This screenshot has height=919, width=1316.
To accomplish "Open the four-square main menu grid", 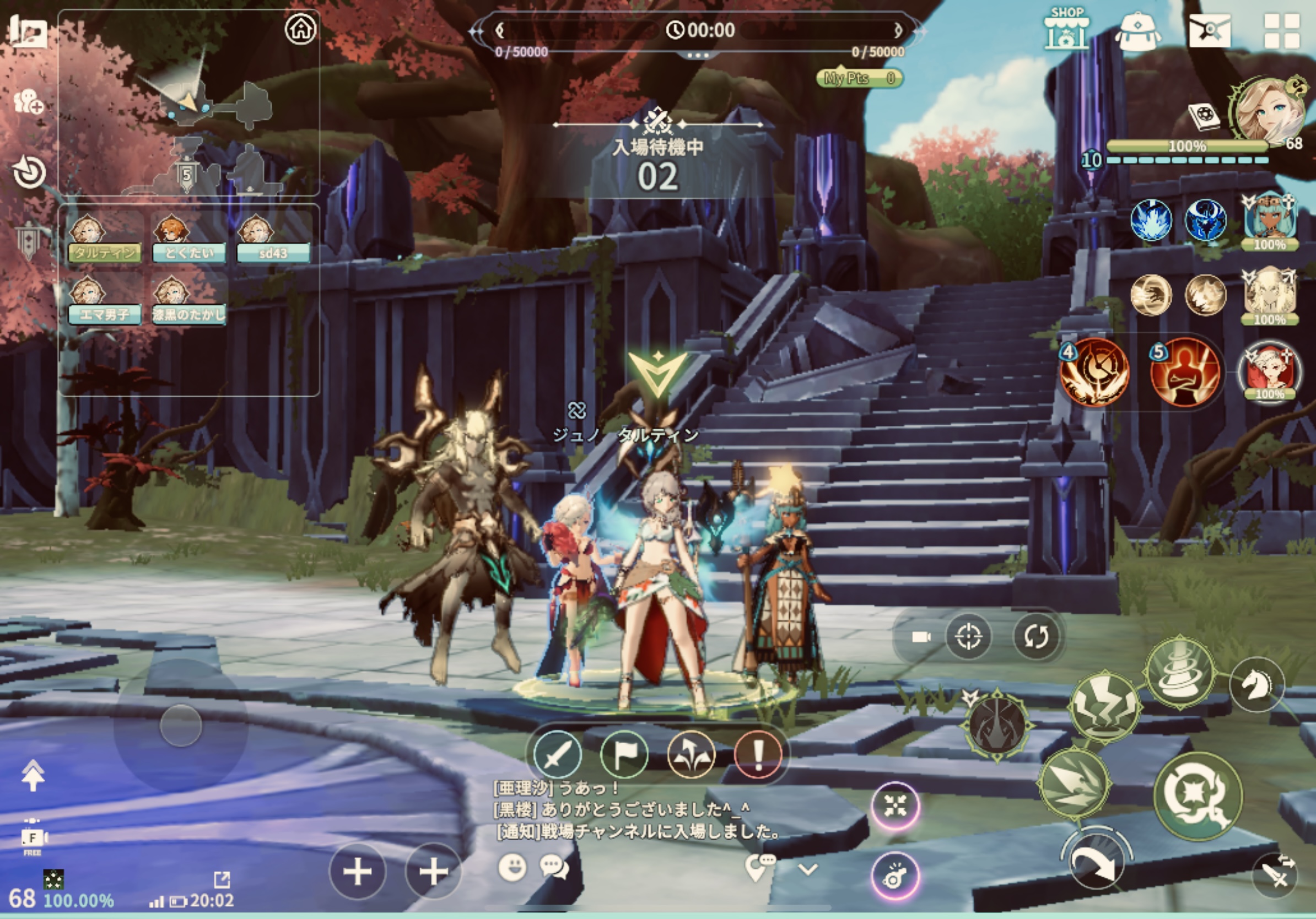I will point(1282,31).
